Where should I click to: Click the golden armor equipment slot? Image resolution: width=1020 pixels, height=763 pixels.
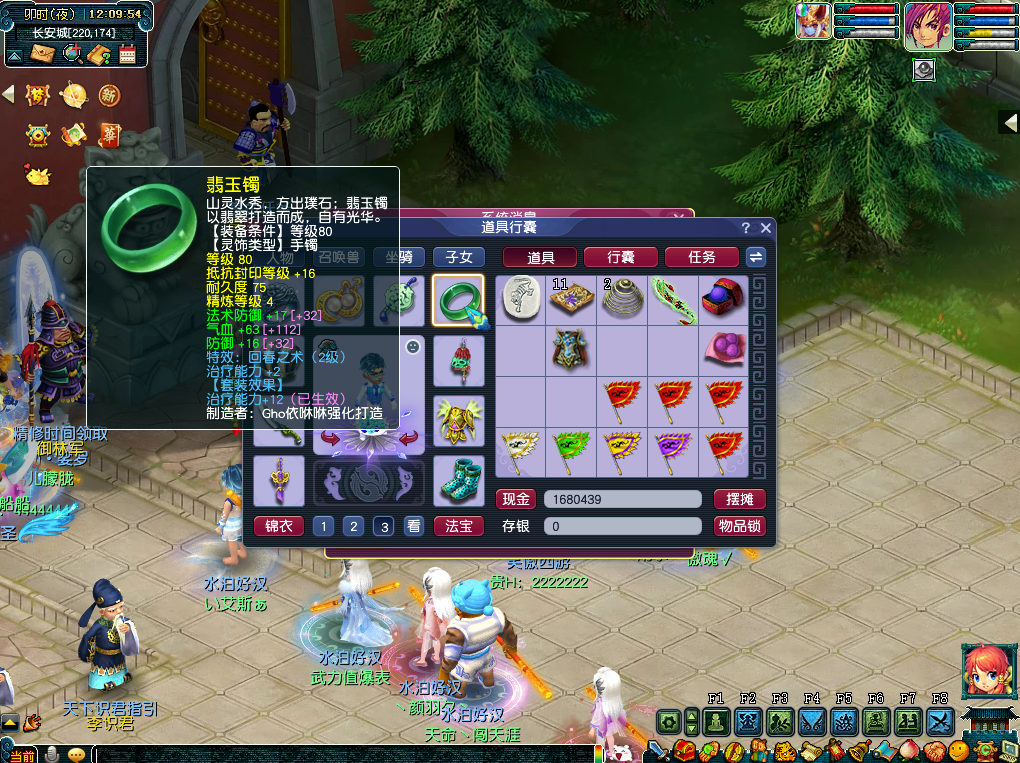pos(458,418)
